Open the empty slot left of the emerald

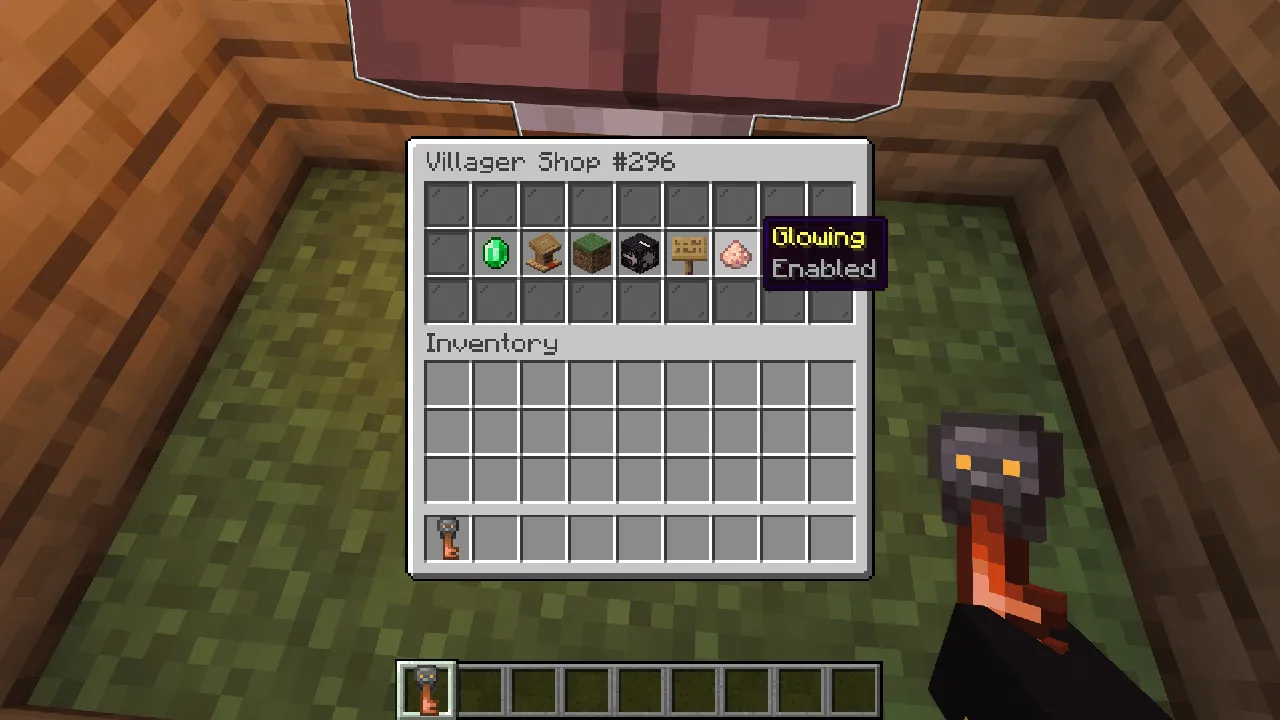tap(446, 253)
